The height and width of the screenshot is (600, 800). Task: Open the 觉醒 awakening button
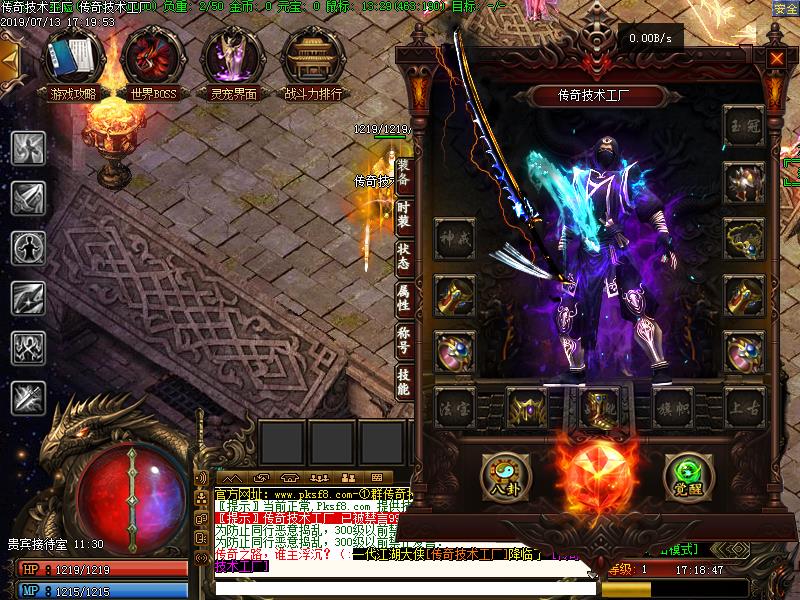click(x=687, y=474)
